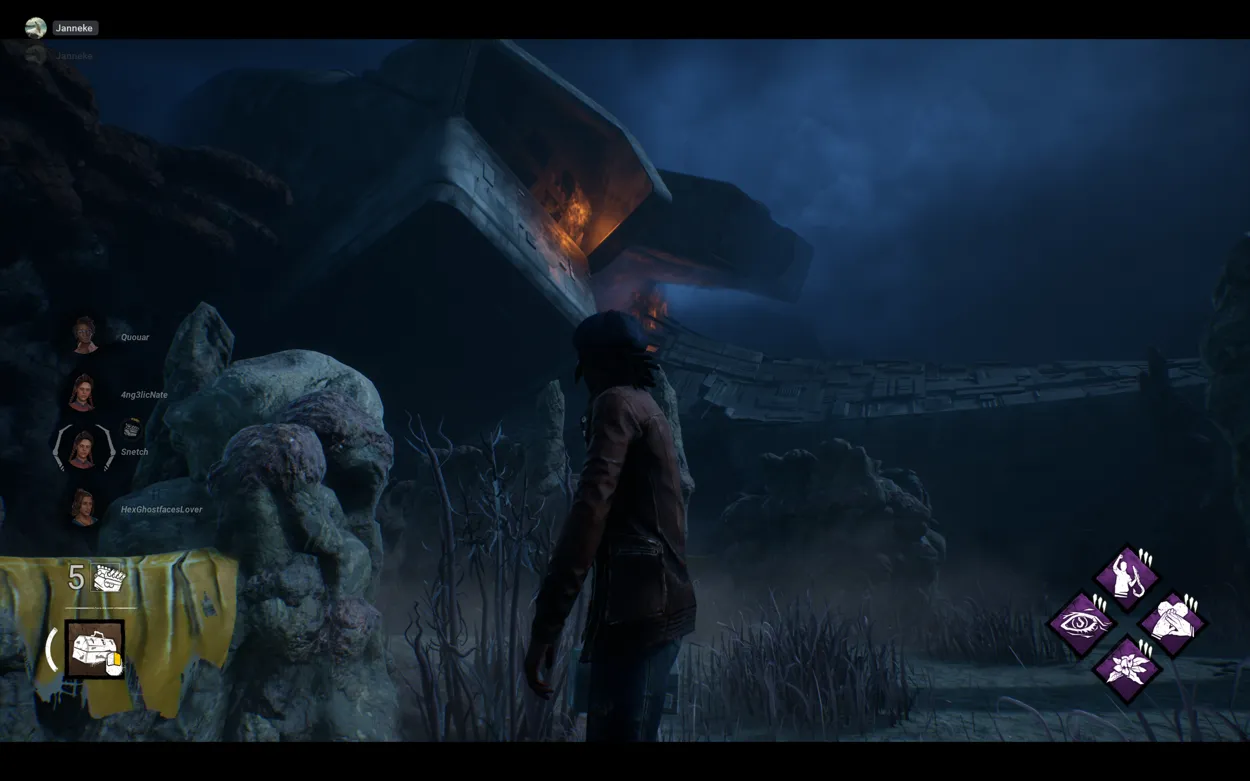The height and width of the screenshot is (781, 1250).
Task: Click Quouar's survivor portrait
Action: click(x=84, y=336)
